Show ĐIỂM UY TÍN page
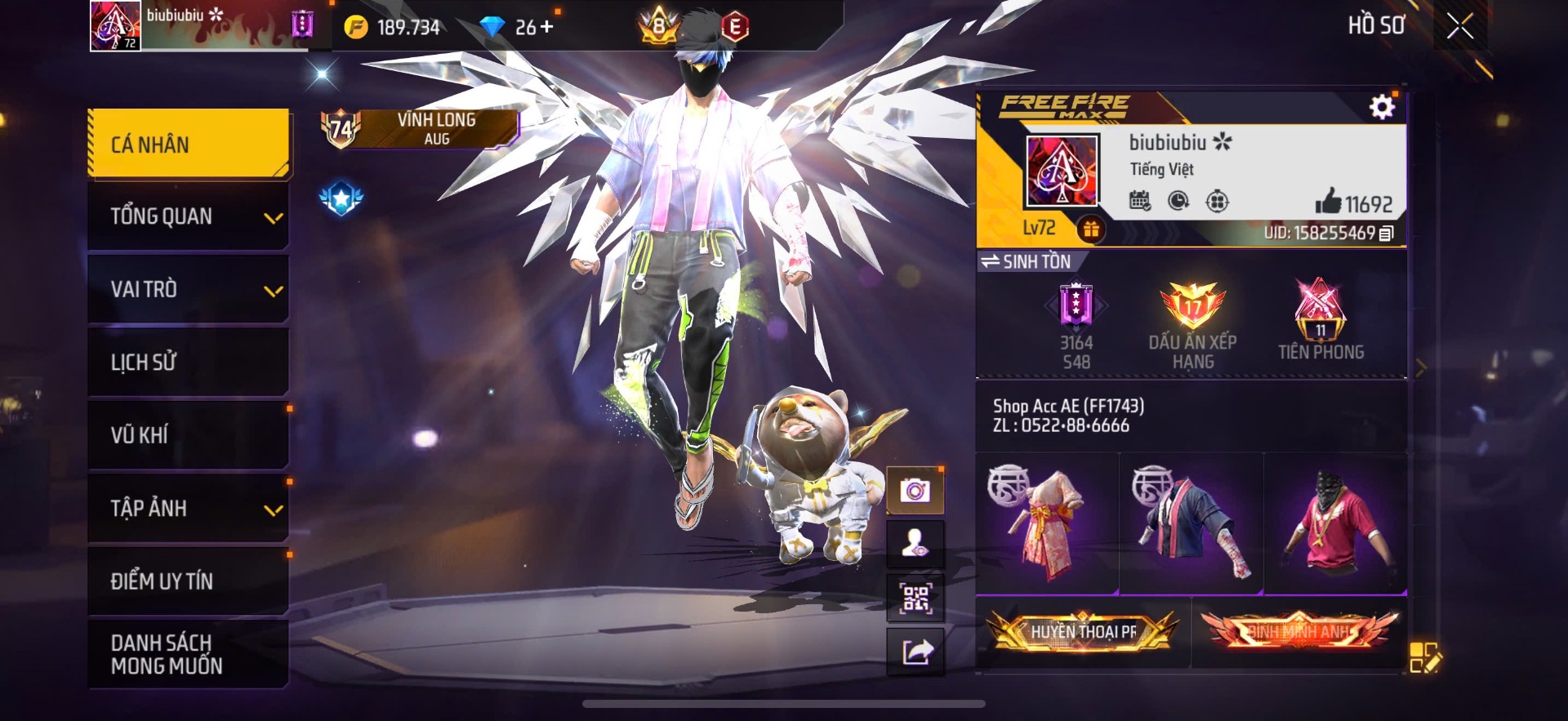This screenshot has height=721, width=1568. pos(188,581)
